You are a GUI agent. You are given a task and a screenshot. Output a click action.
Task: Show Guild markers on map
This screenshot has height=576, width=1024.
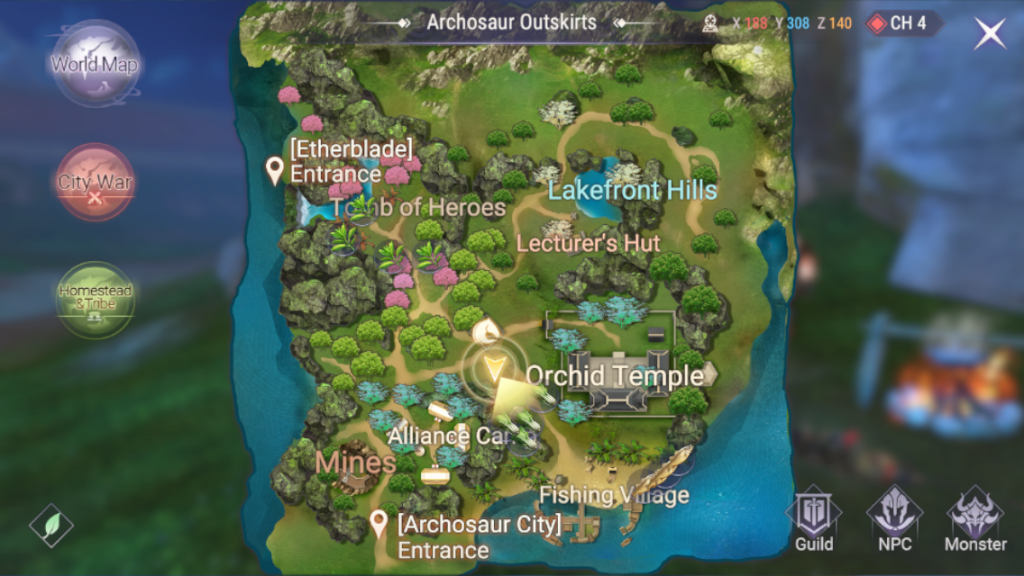[x=814, y=519]
